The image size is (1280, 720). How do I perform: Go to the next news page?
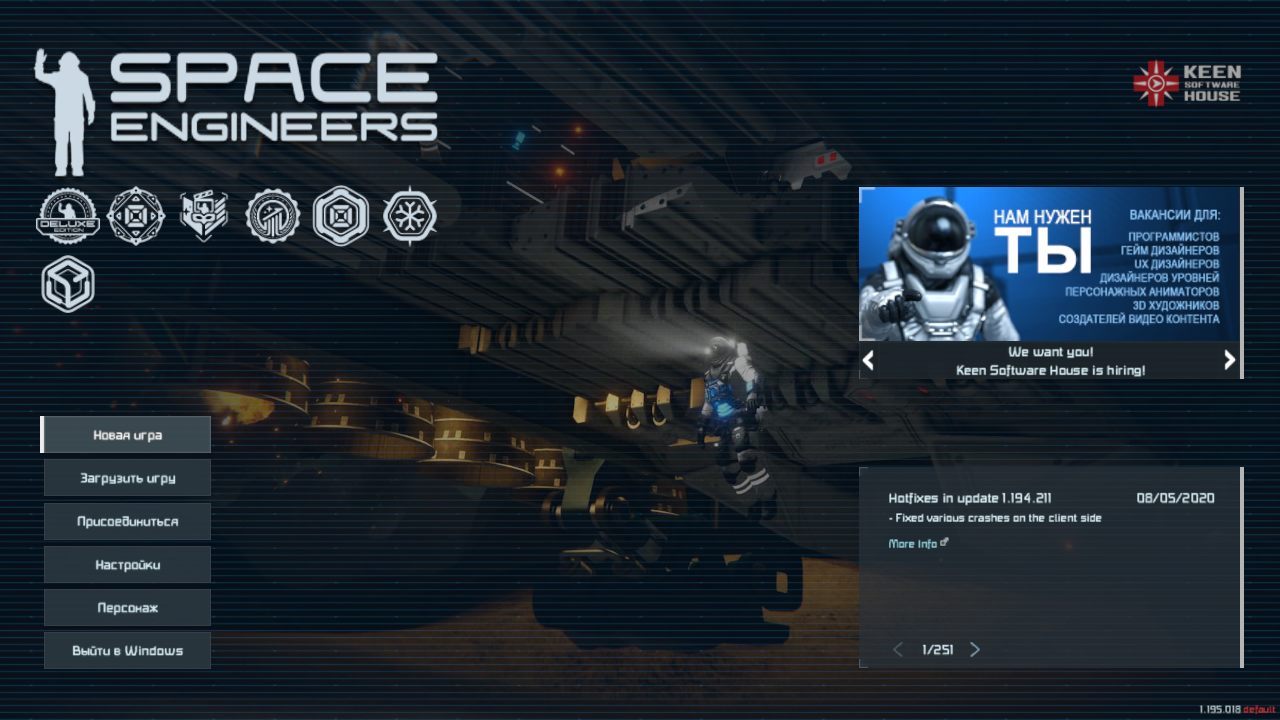click(975, 650)
